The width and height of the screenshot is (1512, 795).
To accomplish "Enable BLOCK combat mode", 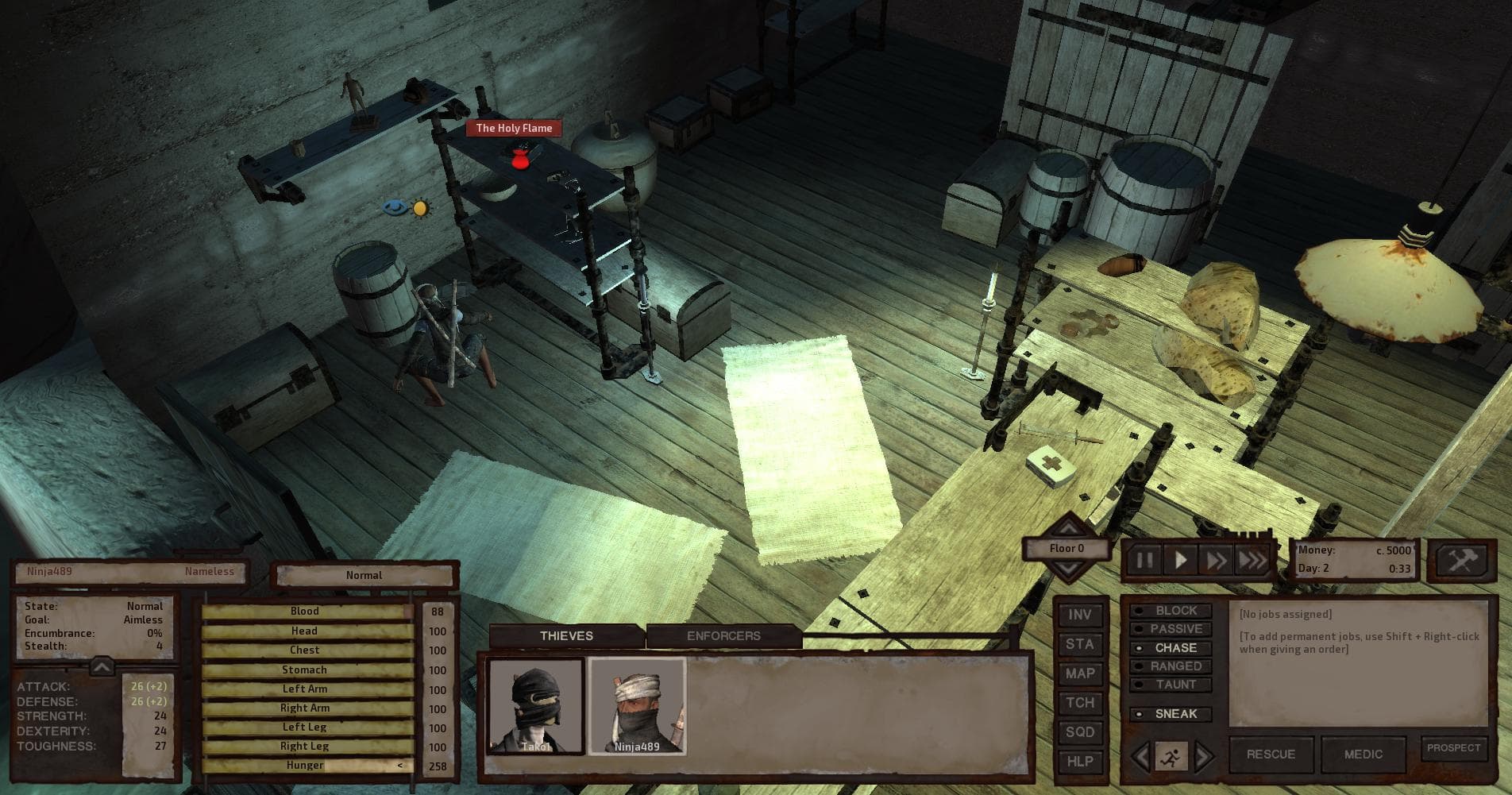I will (1173, 610).
